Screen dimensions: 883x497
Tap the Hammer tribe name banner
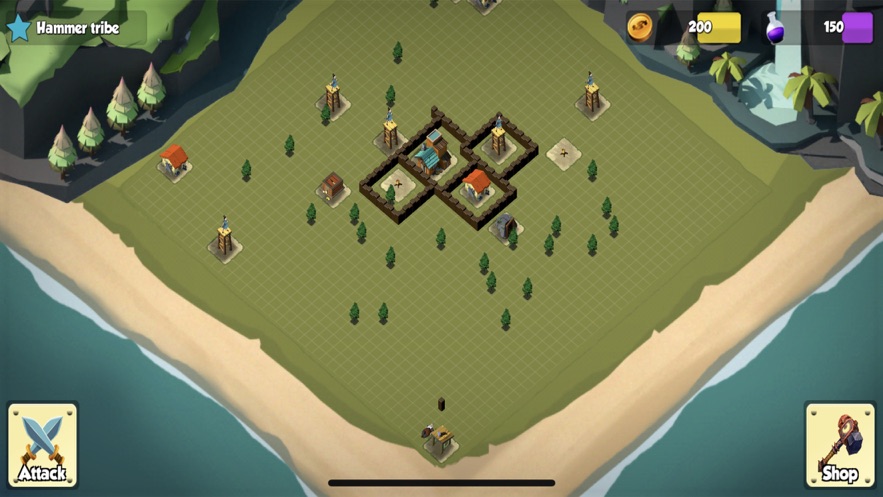pyautogui.click(x=76, y=28)
